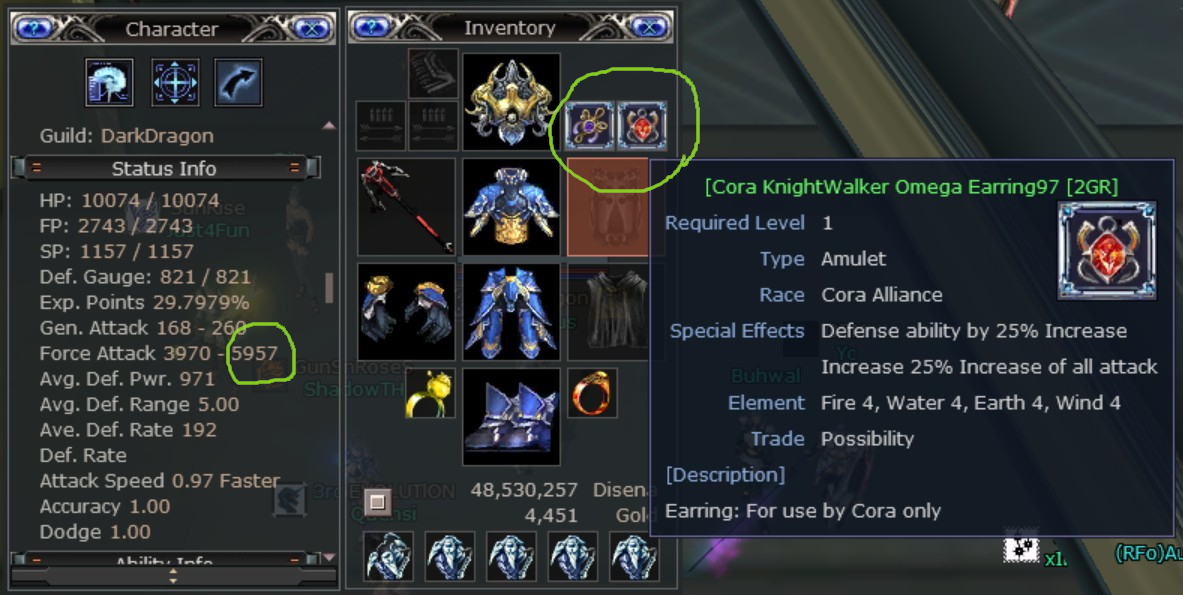The width and height of the screenshot is (1183, 595).
Task: Select the equipped blue gloves slot
Action: [x=407, y=312]
